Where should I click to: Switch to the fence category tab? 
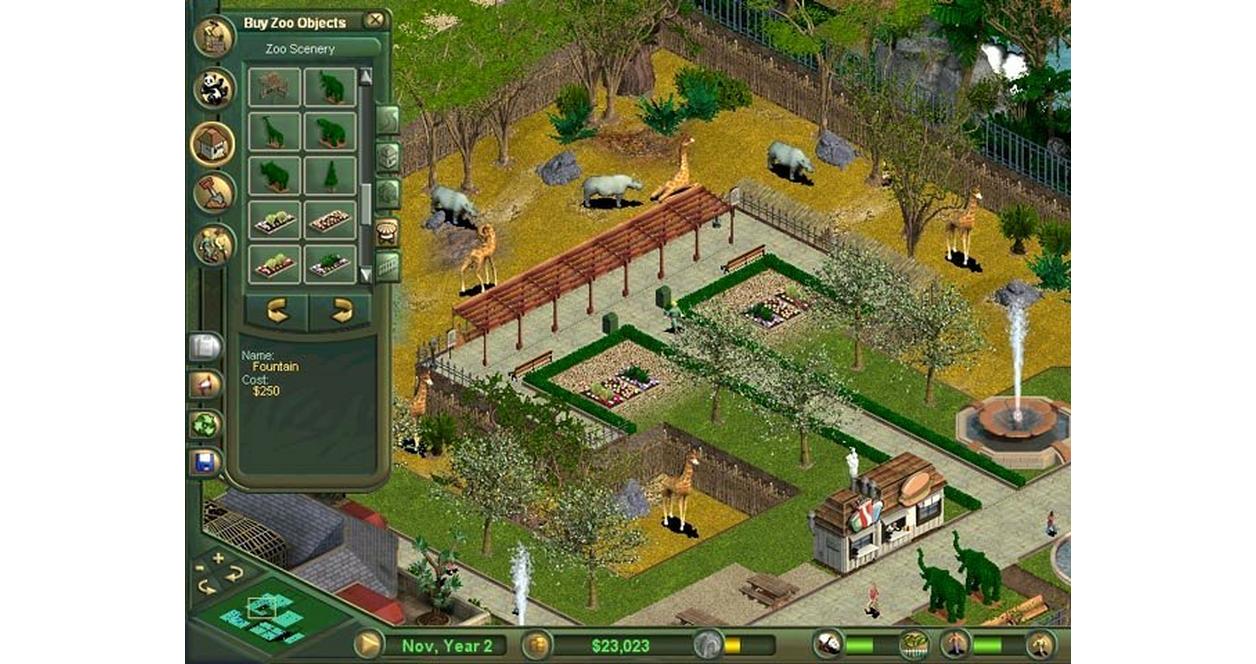(387, 267)
